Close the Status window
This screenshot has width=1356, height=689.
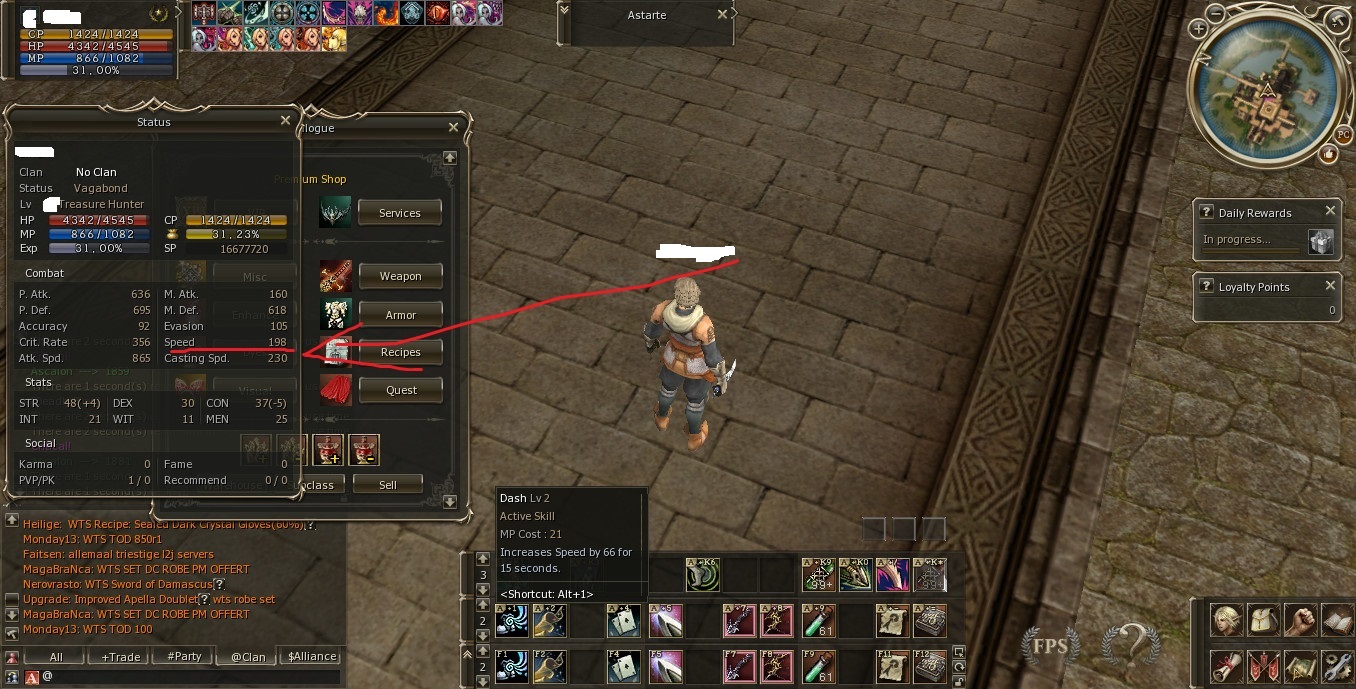286,121
